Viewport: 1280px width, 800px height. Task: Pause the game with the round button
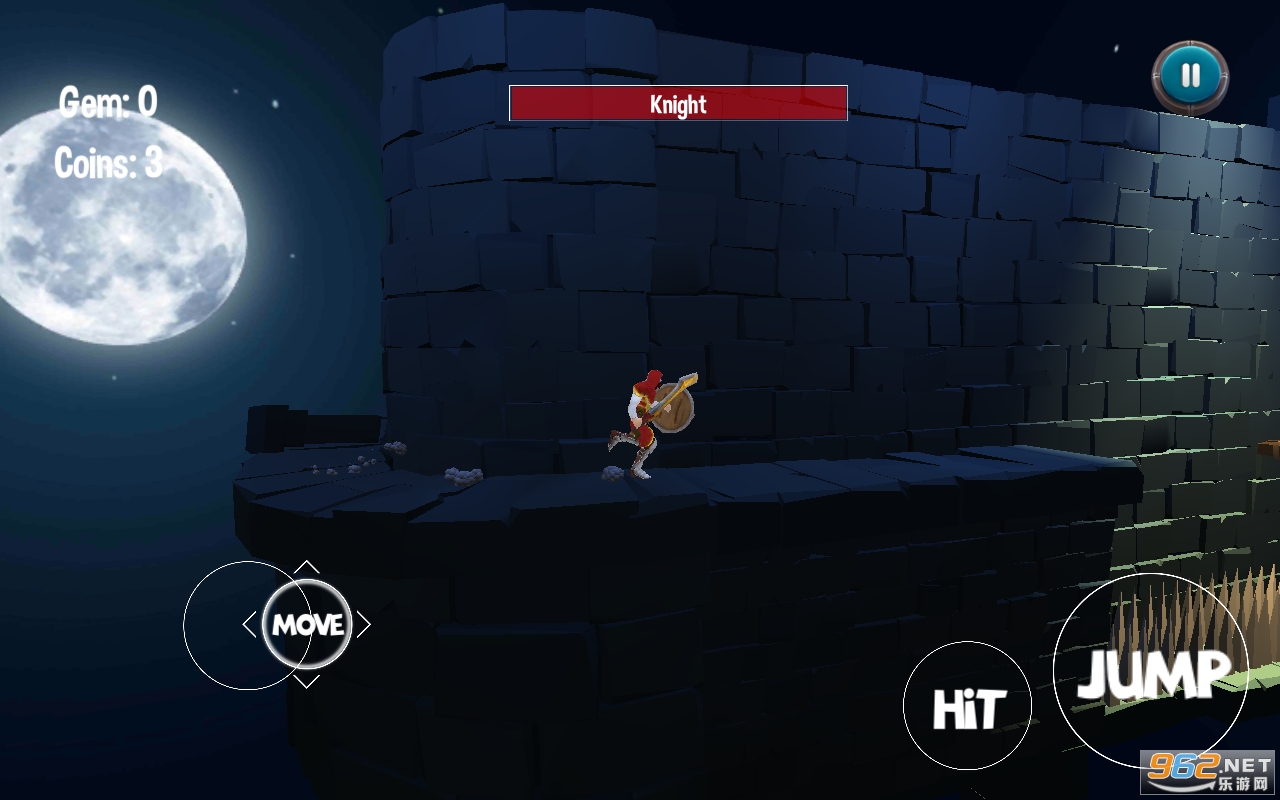pyautogui.click(x=1190, y=75)
